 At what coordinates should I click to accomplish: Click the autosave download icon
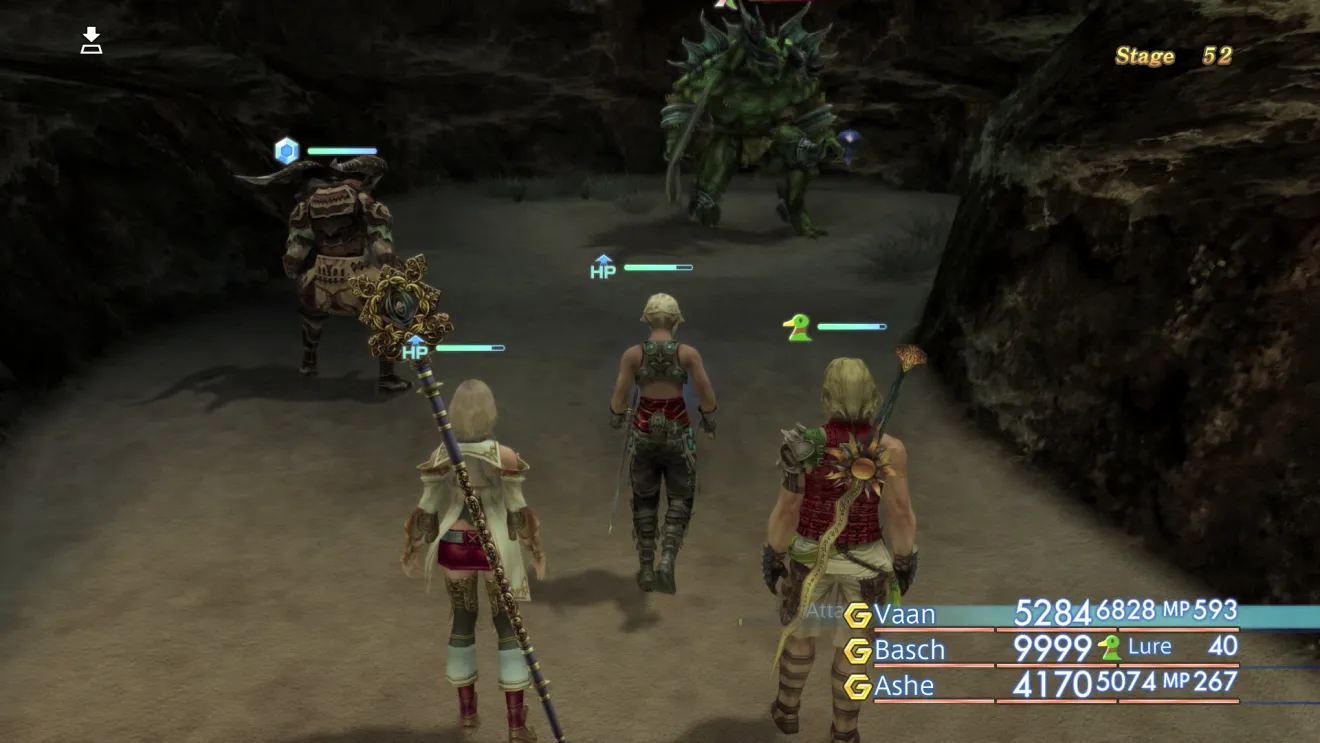pos(91,41)
